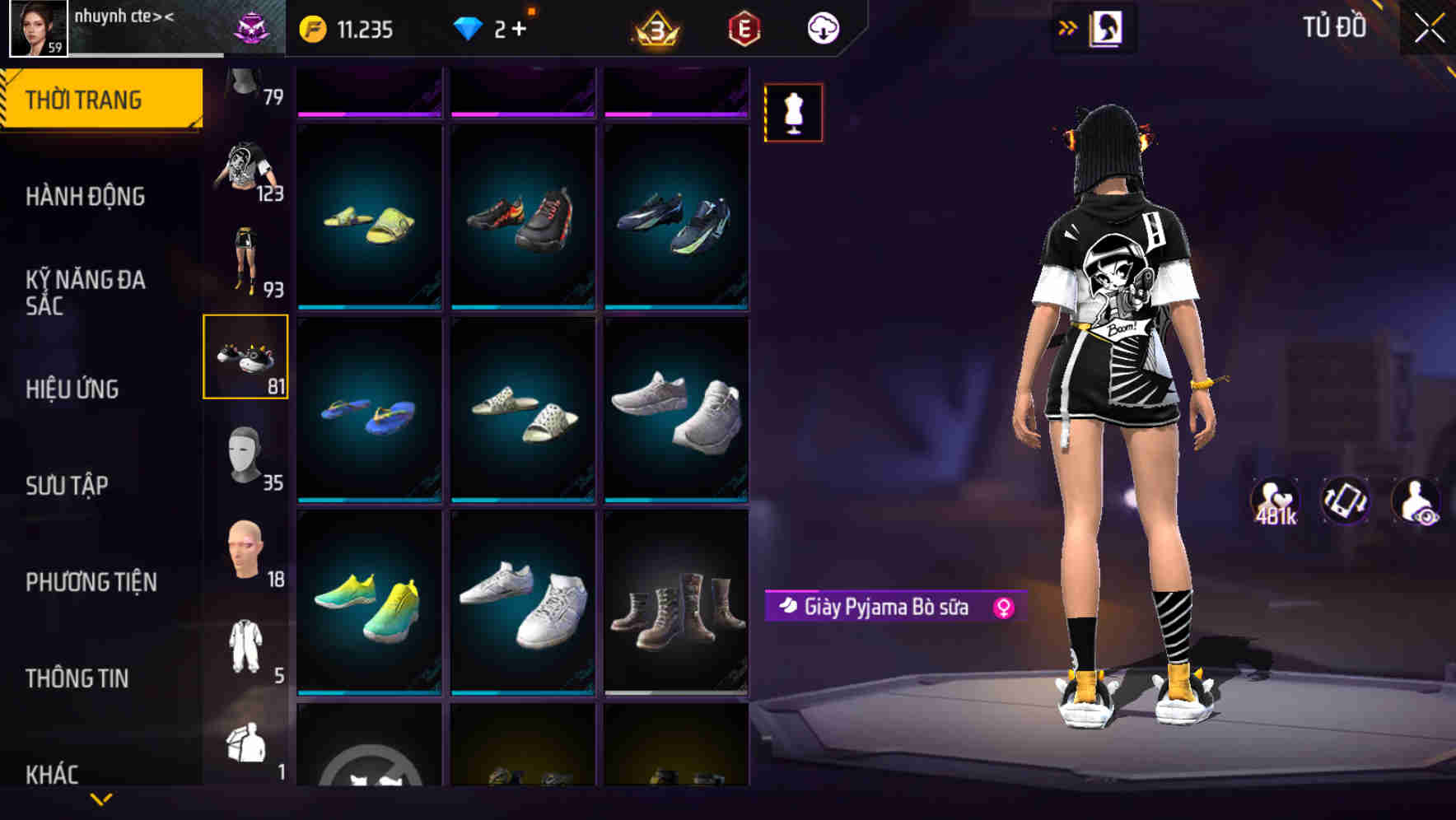Open the mannequin outfit preview icon
This screenshot has width=1456, height=820.
pos(793,111)
